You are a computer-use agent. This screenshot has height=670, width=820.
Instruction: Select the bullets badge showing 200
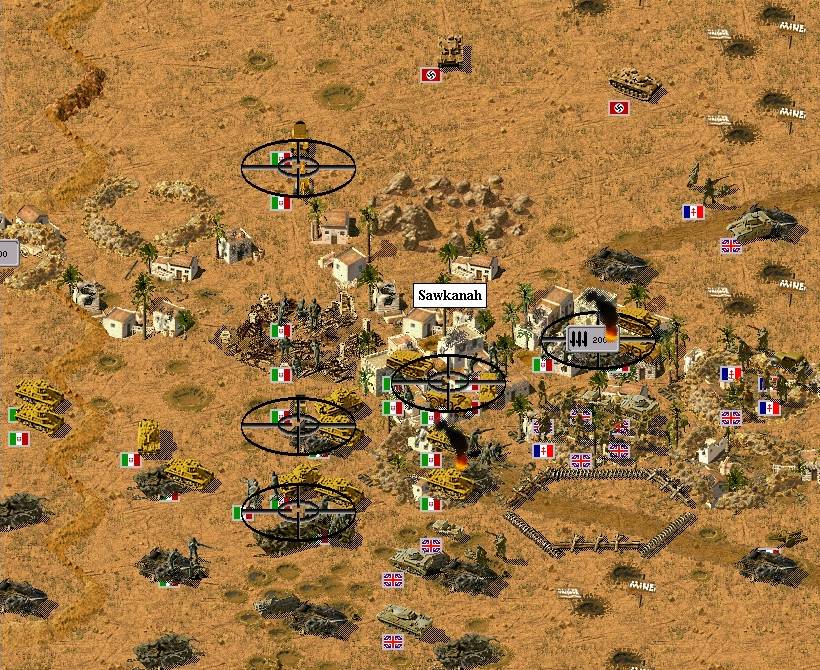[x=590, y=339]
